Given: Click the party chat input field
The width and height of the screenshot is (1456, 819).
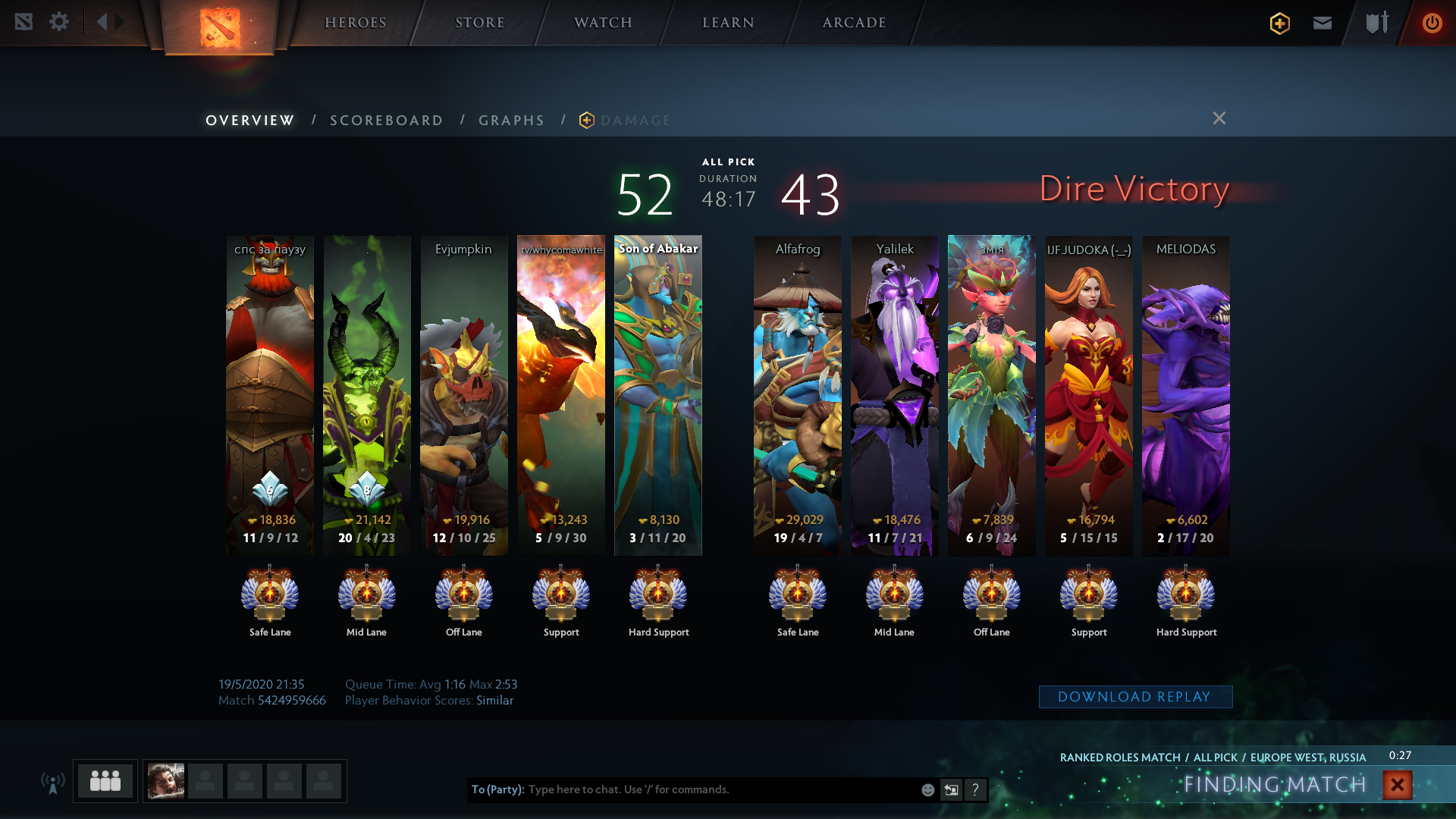Looking at the screenshot, I should pyautogui.click(x=720, y=789).
